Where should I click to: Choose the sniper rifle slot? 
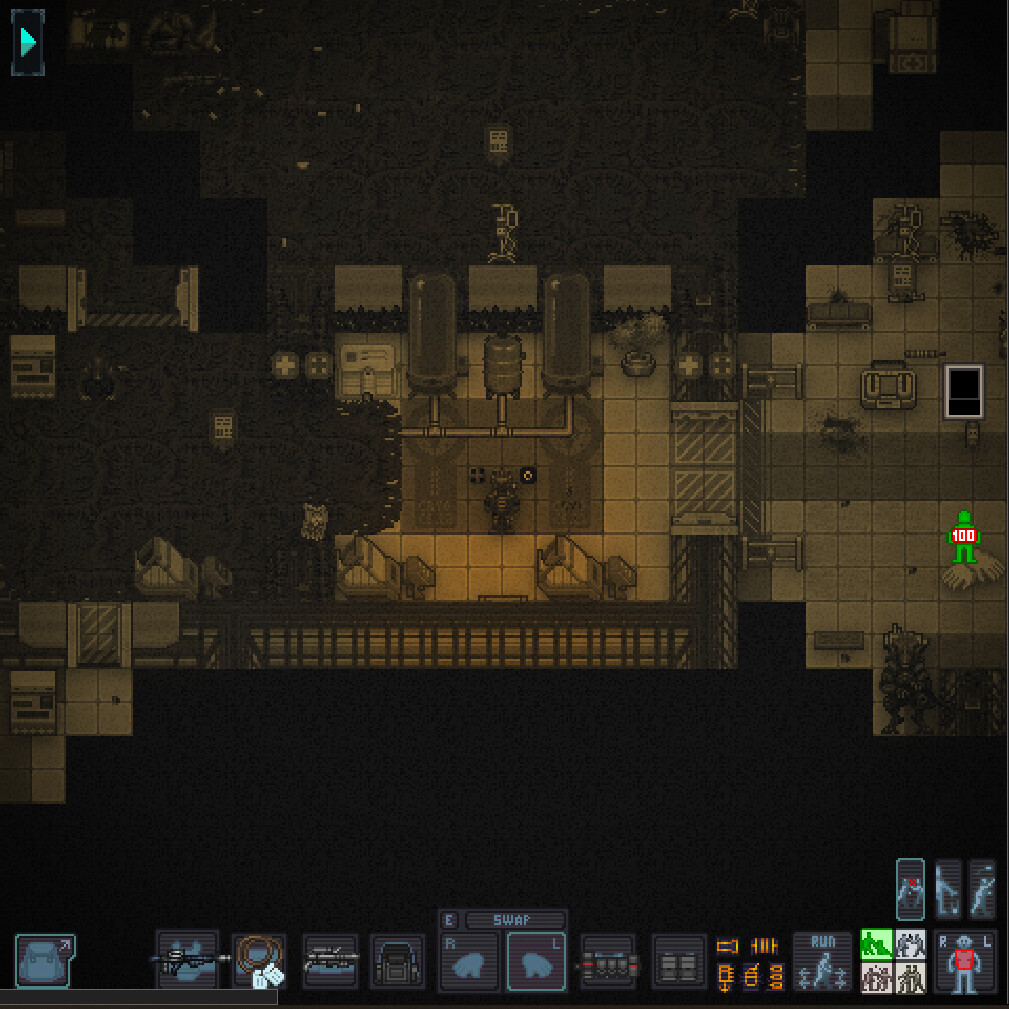coord(330,962)
